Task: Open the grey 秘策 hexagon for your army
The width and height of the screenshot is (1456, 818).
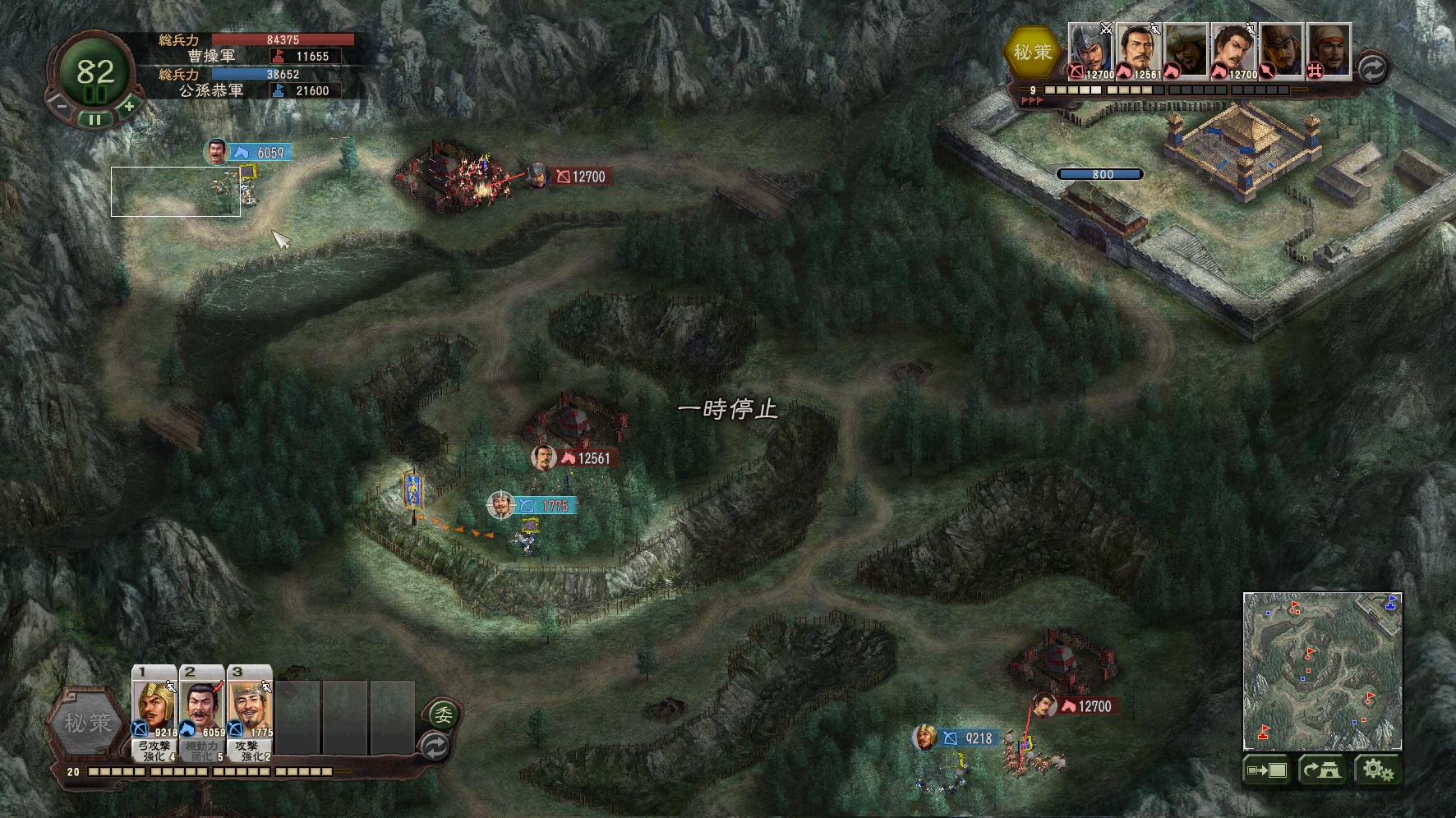Action: pyautogui.click(x=88, y=723)
